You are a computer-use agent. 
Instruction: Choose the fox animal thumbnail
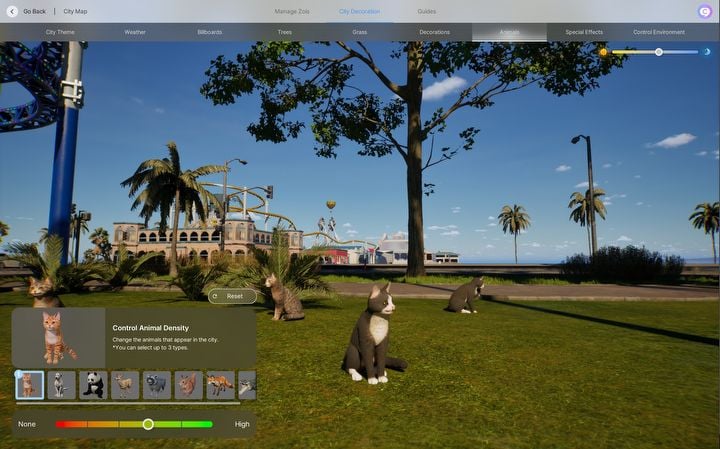[220, 385]
